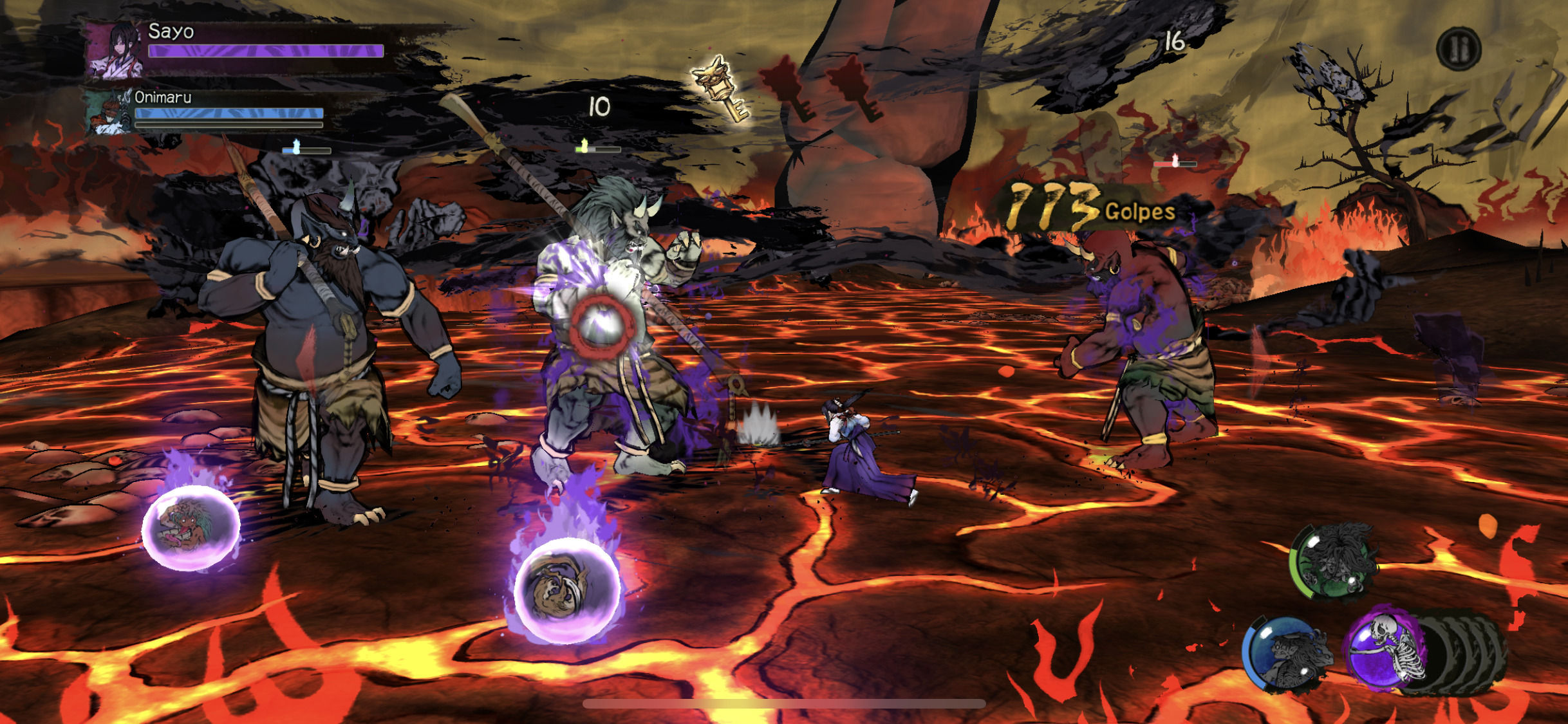Pause the battle with the pause button
The width and height of the screenshot is (1568, 724).
[1459, 48]
